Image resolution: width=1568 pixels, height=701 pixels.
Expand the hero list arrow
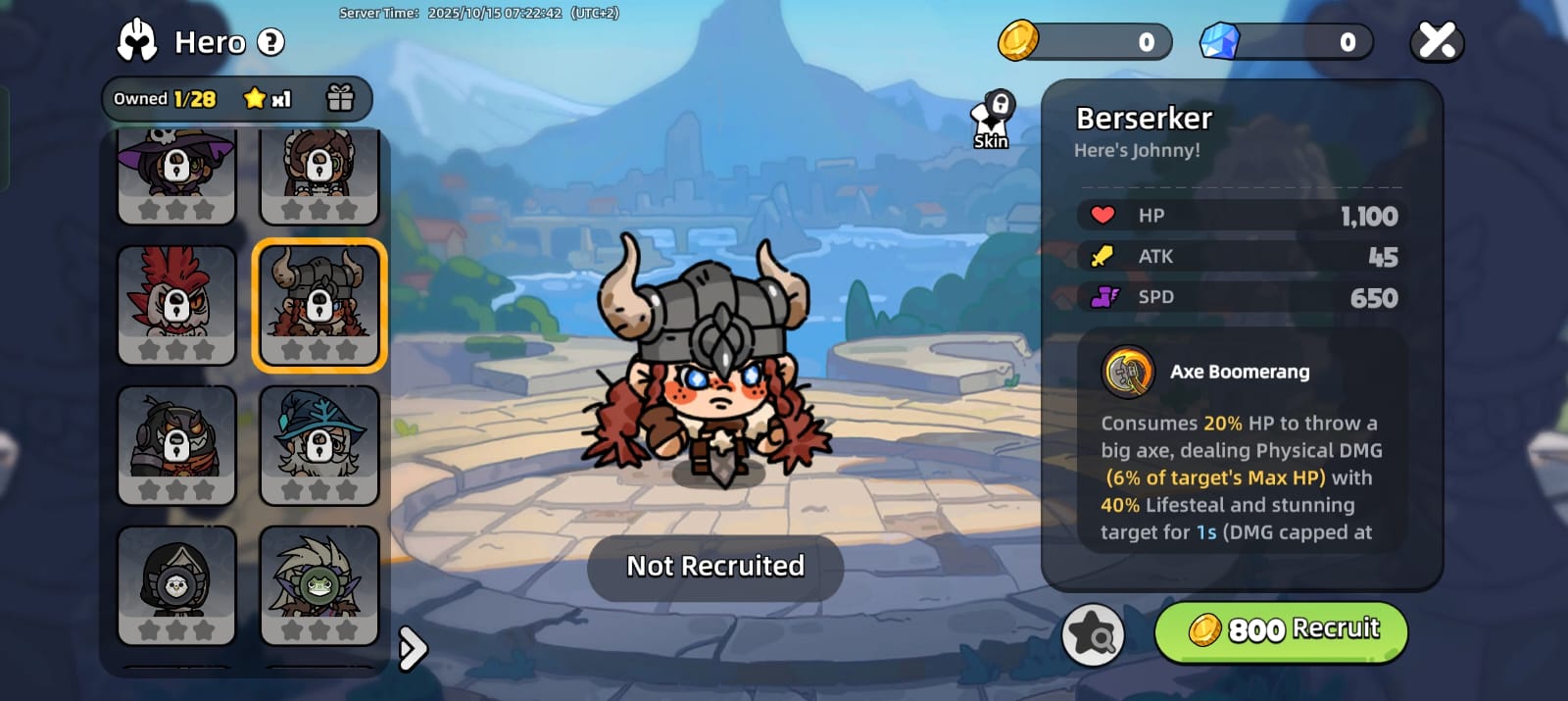[x=414, y=648]
